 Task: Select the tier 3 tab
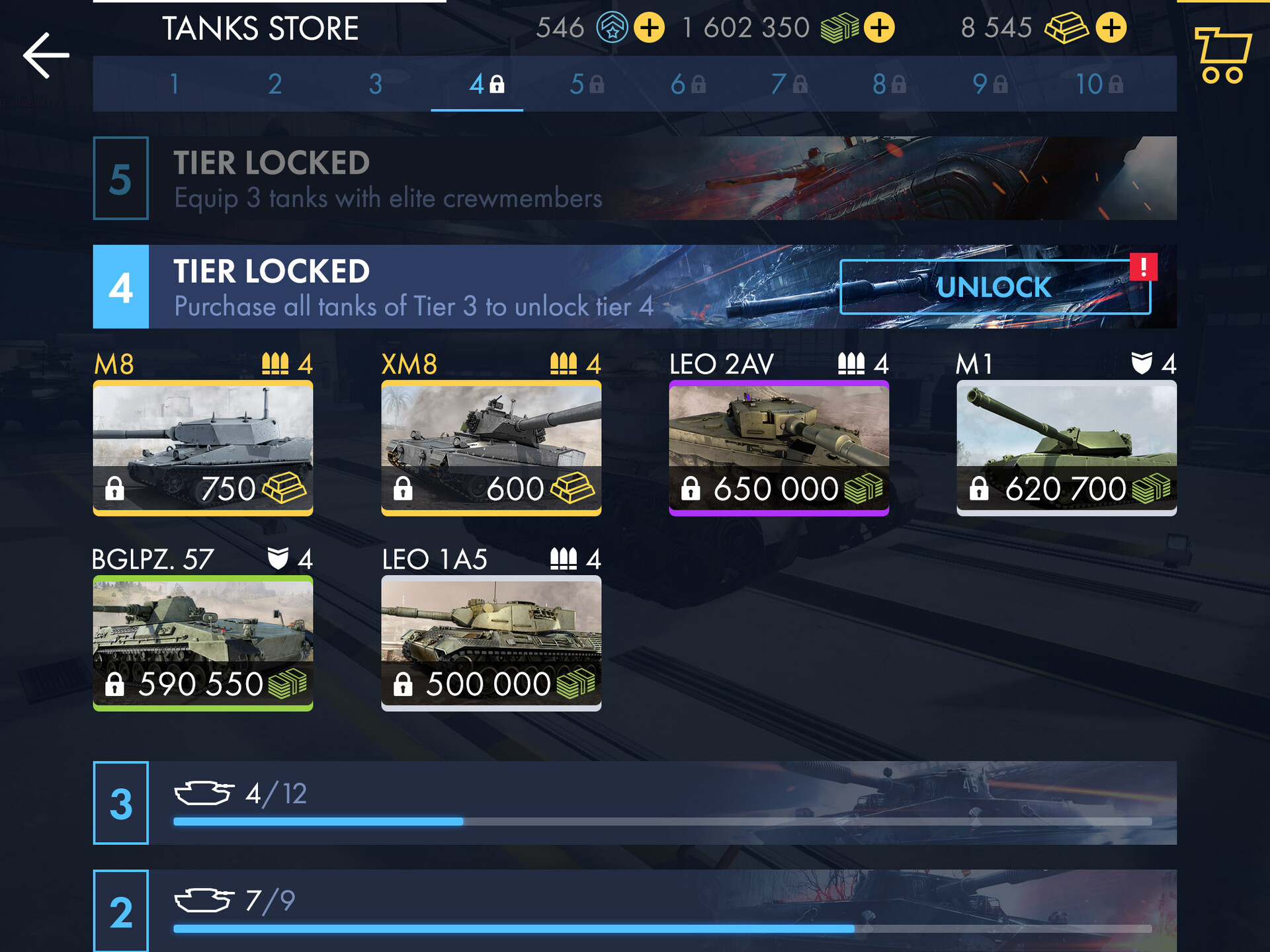click(x=376, y=84)
